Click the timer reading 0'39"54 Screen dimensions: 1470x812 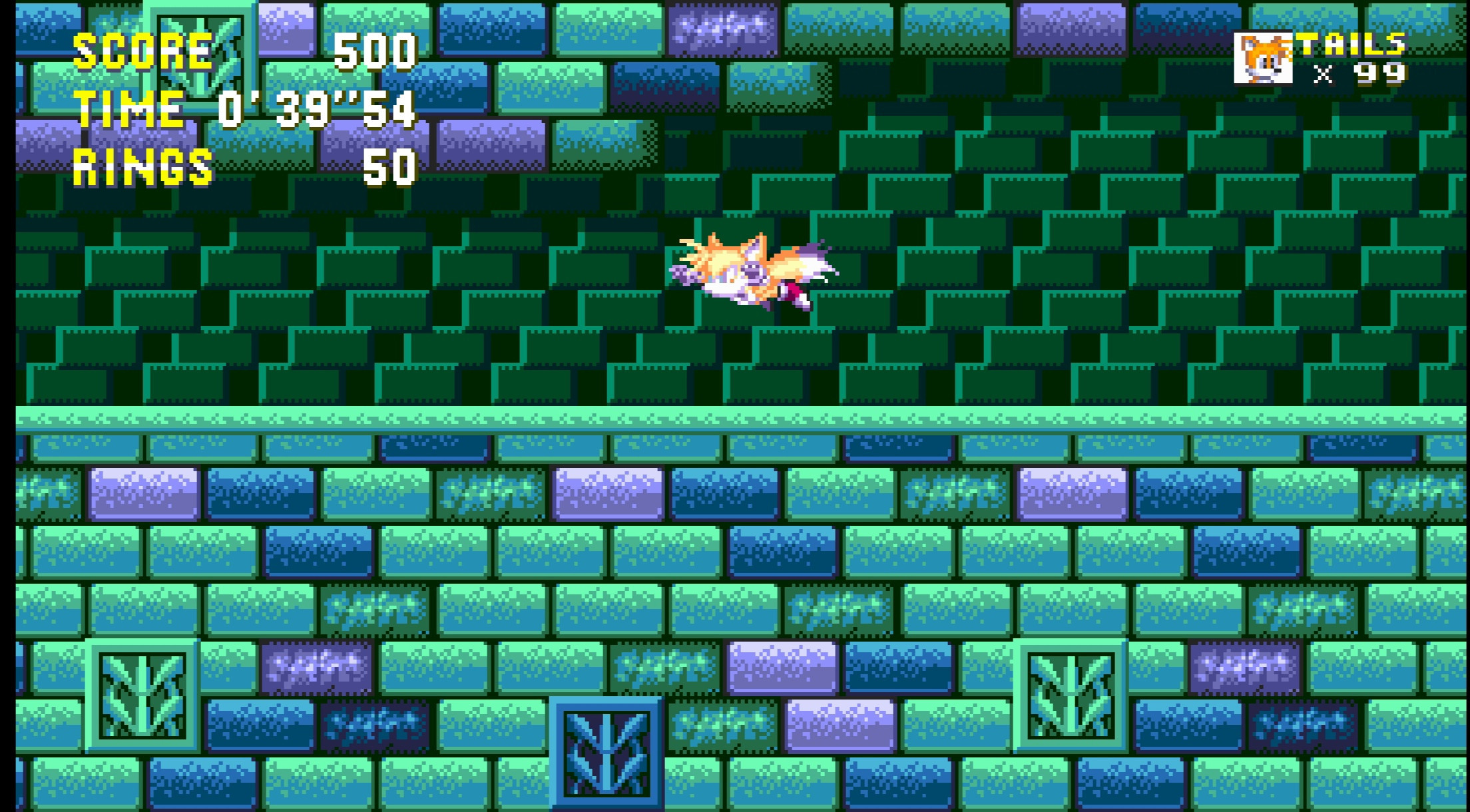[x=320, y=113]
